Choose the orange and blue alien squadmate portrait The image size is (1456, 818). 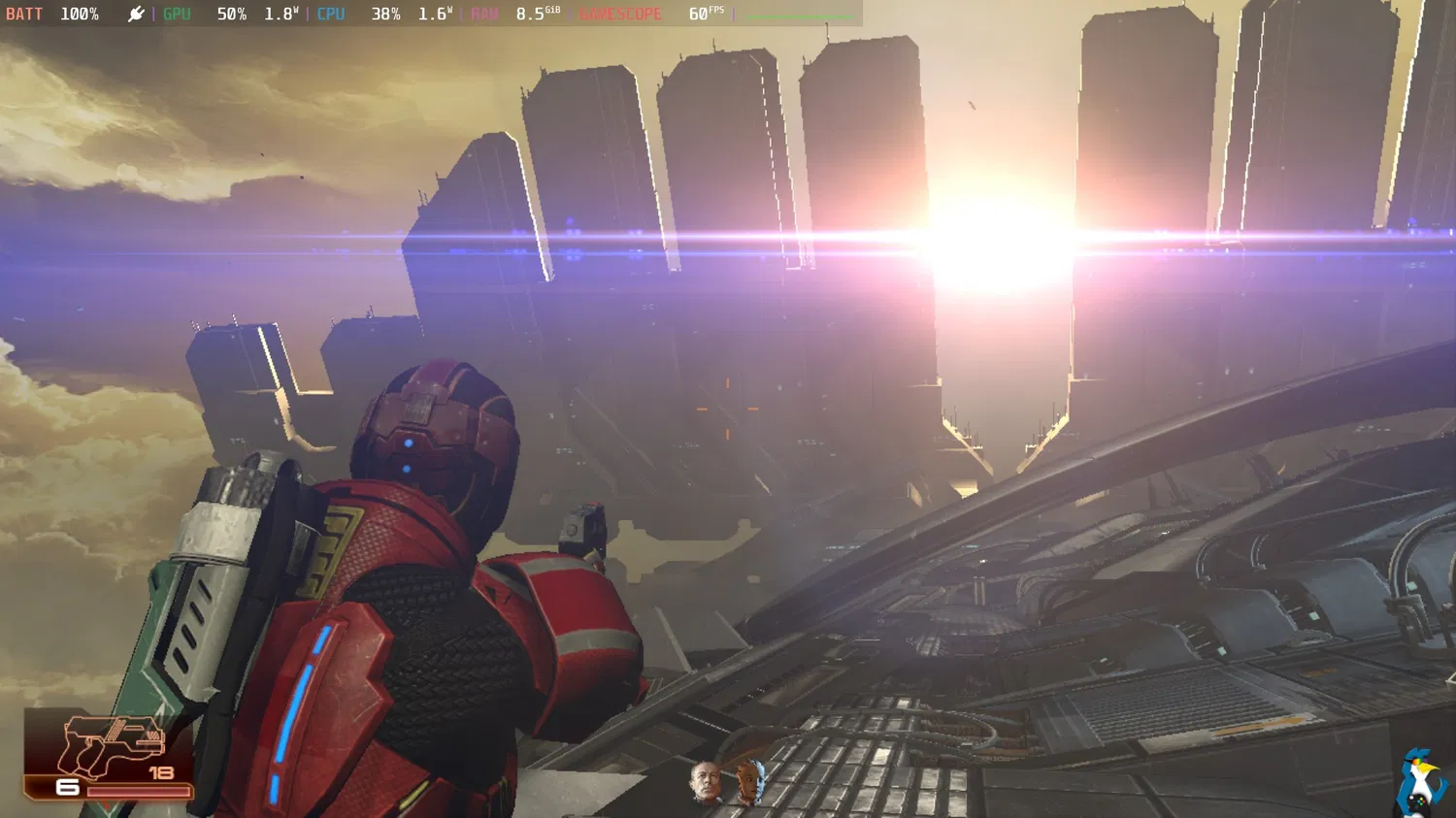click(x=749, y=782)
